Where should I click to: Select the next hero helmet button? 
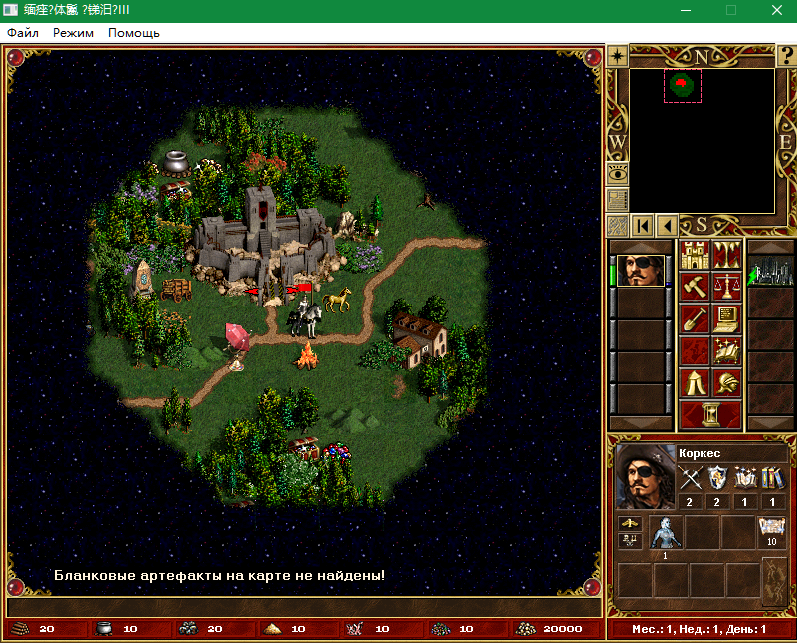click(726, 383)
